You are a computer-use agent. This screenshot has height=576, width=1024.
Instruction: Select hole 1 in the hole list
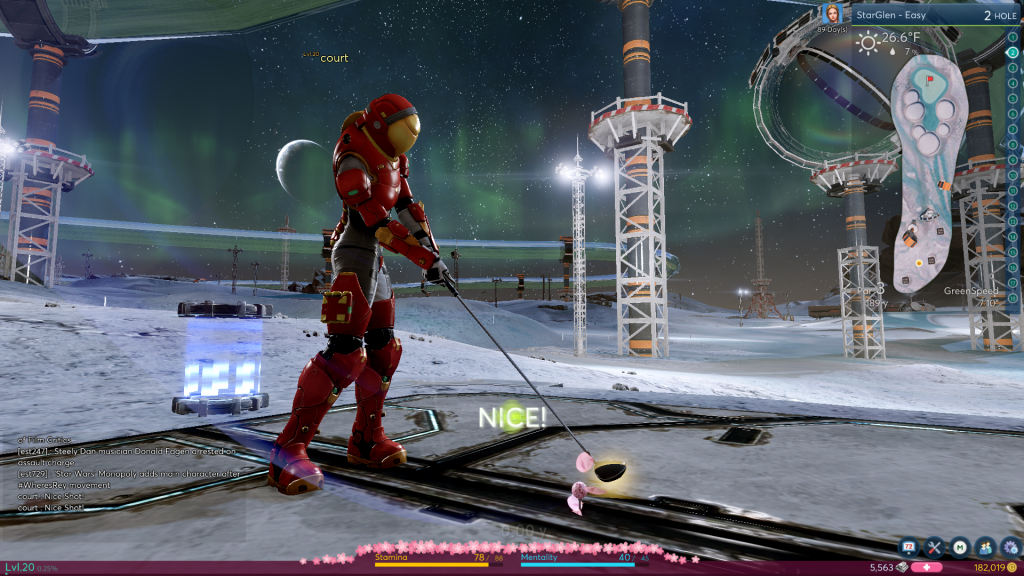[1012, 37]
